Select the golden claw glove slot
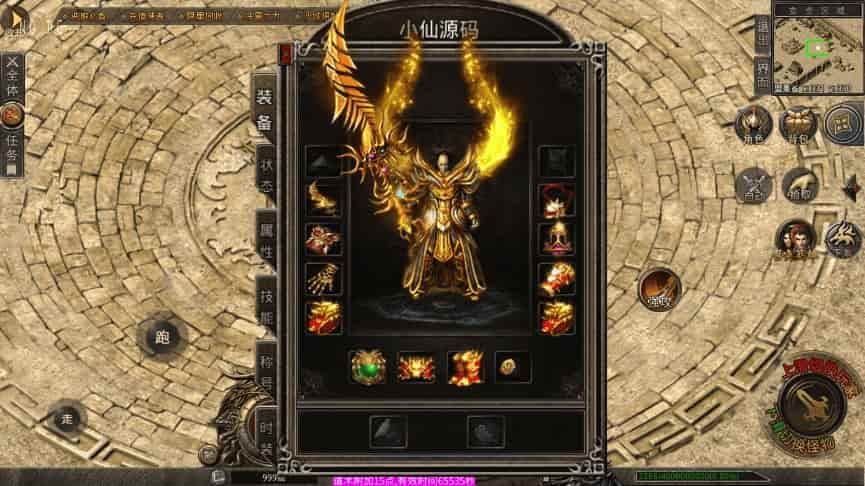This screenshot has width=865, height=486. point(323,278)
